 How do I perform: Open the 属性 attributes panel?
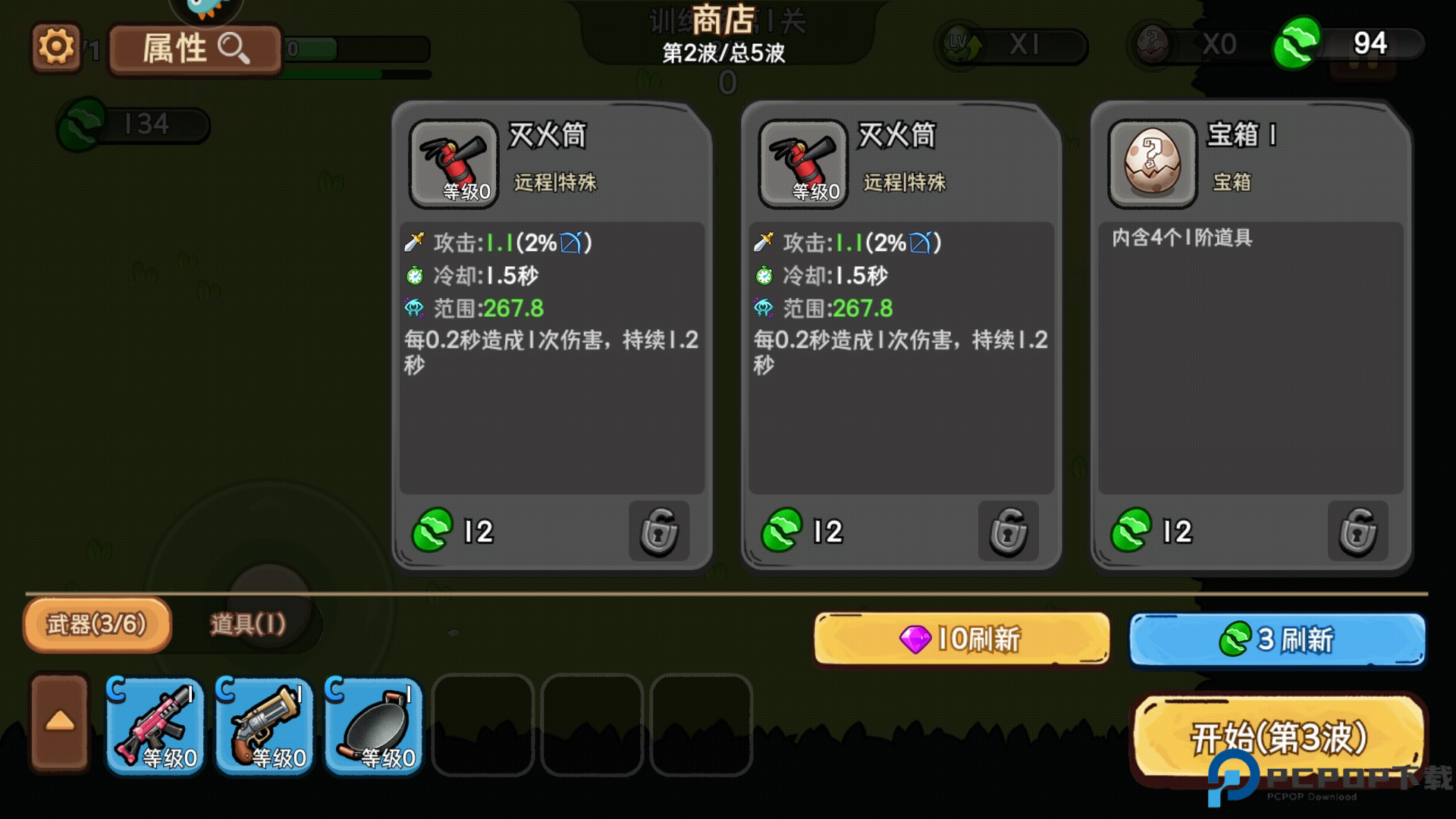[196, 49]
